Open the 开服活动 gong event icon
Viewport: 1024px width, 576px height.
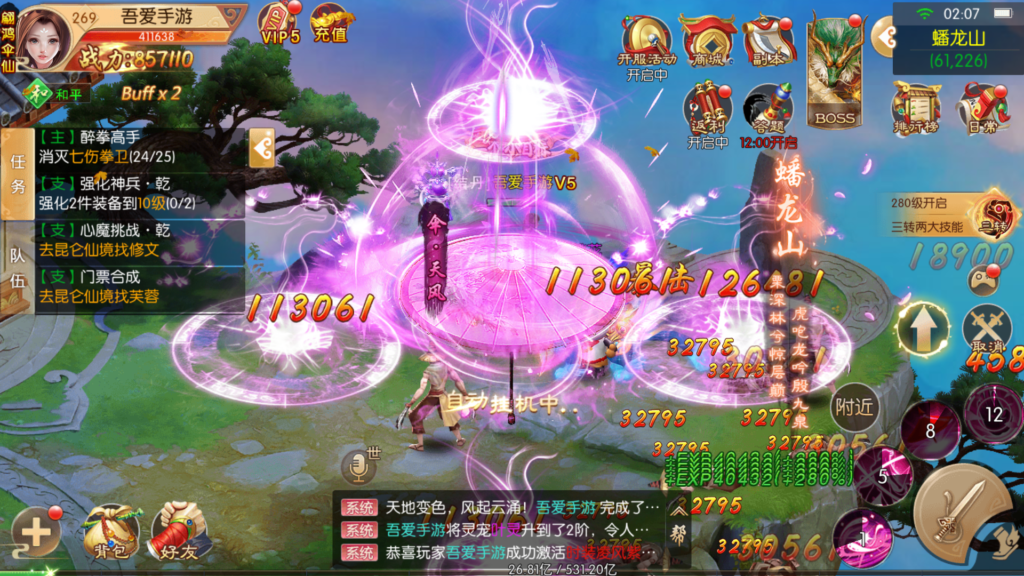click(647, 45)
